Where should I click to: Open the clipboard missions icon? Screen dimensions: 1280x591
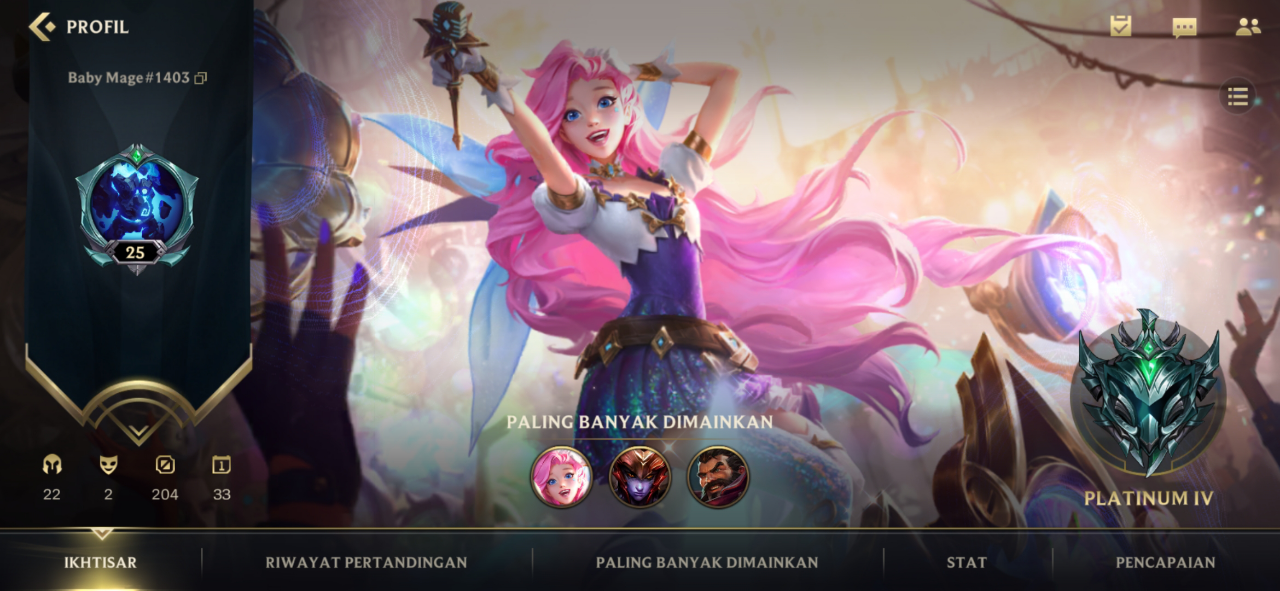(1121, 27)
